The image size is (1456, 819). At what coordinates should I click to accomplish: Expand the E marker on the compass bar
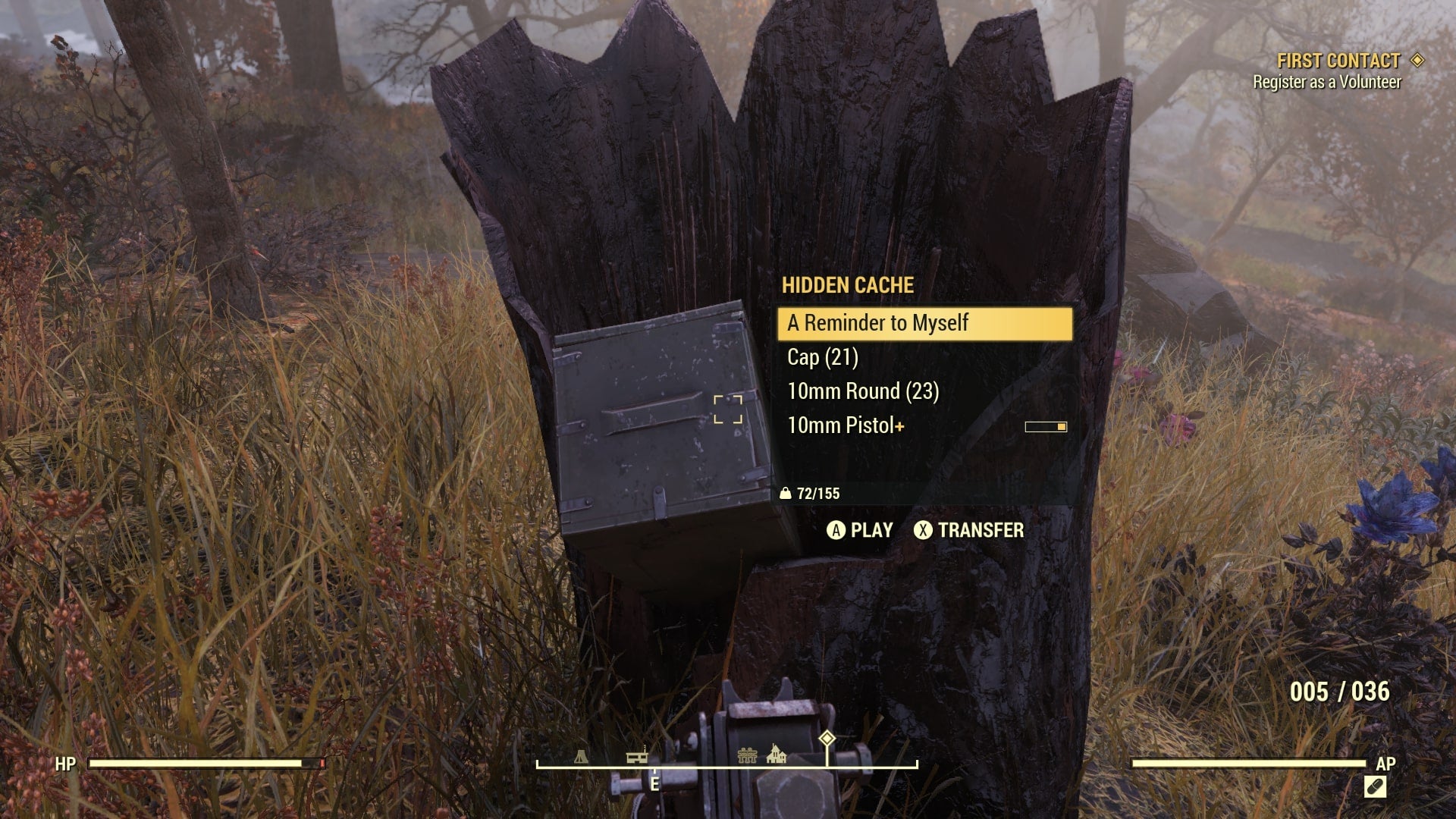(654, 783)
